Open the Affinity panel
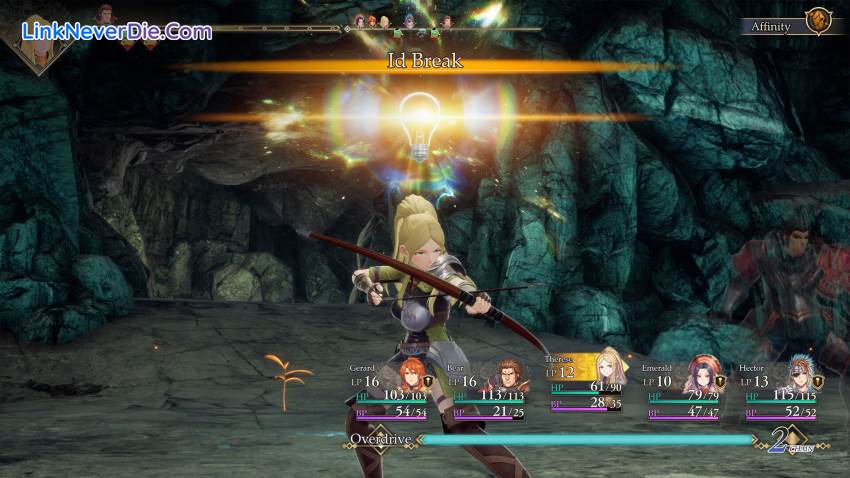 (x=771, y=27)
